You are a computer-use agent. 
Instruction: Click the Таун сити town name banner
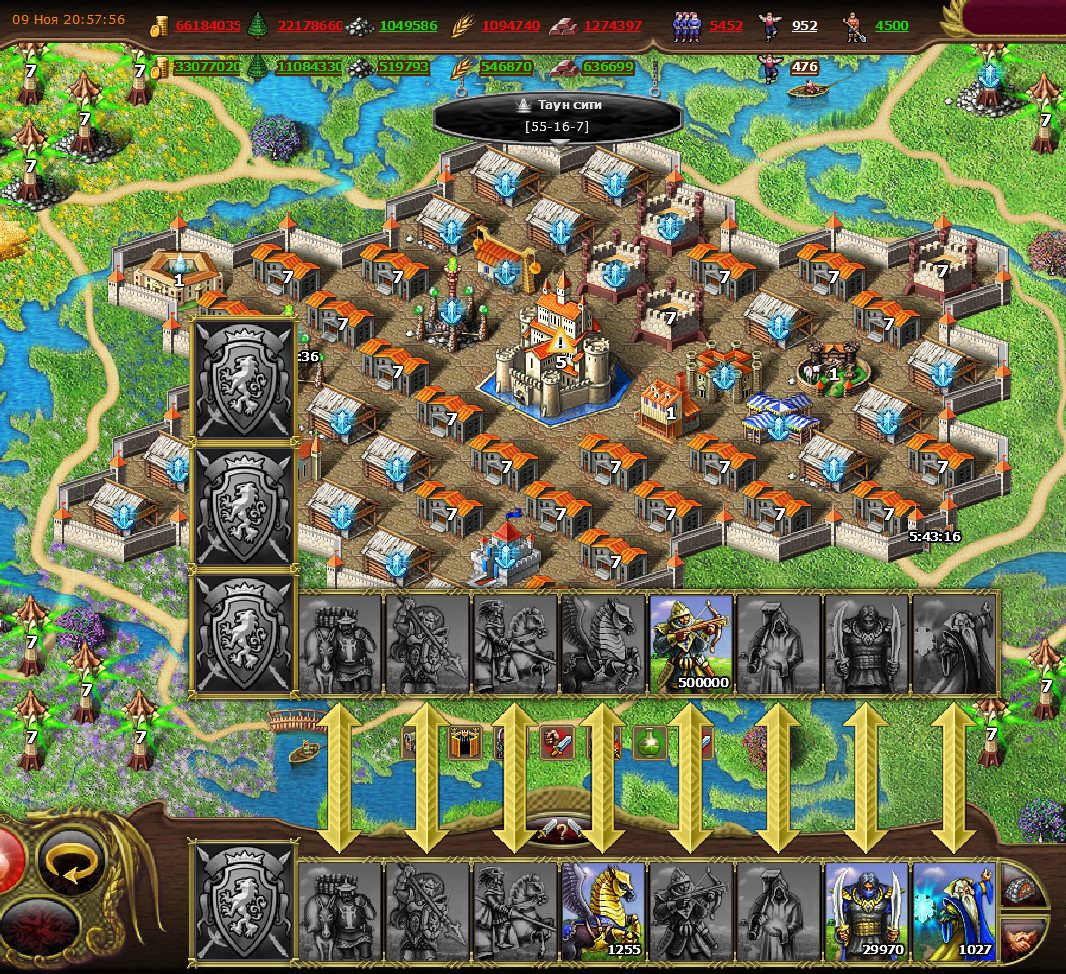[x=558, y=115]
